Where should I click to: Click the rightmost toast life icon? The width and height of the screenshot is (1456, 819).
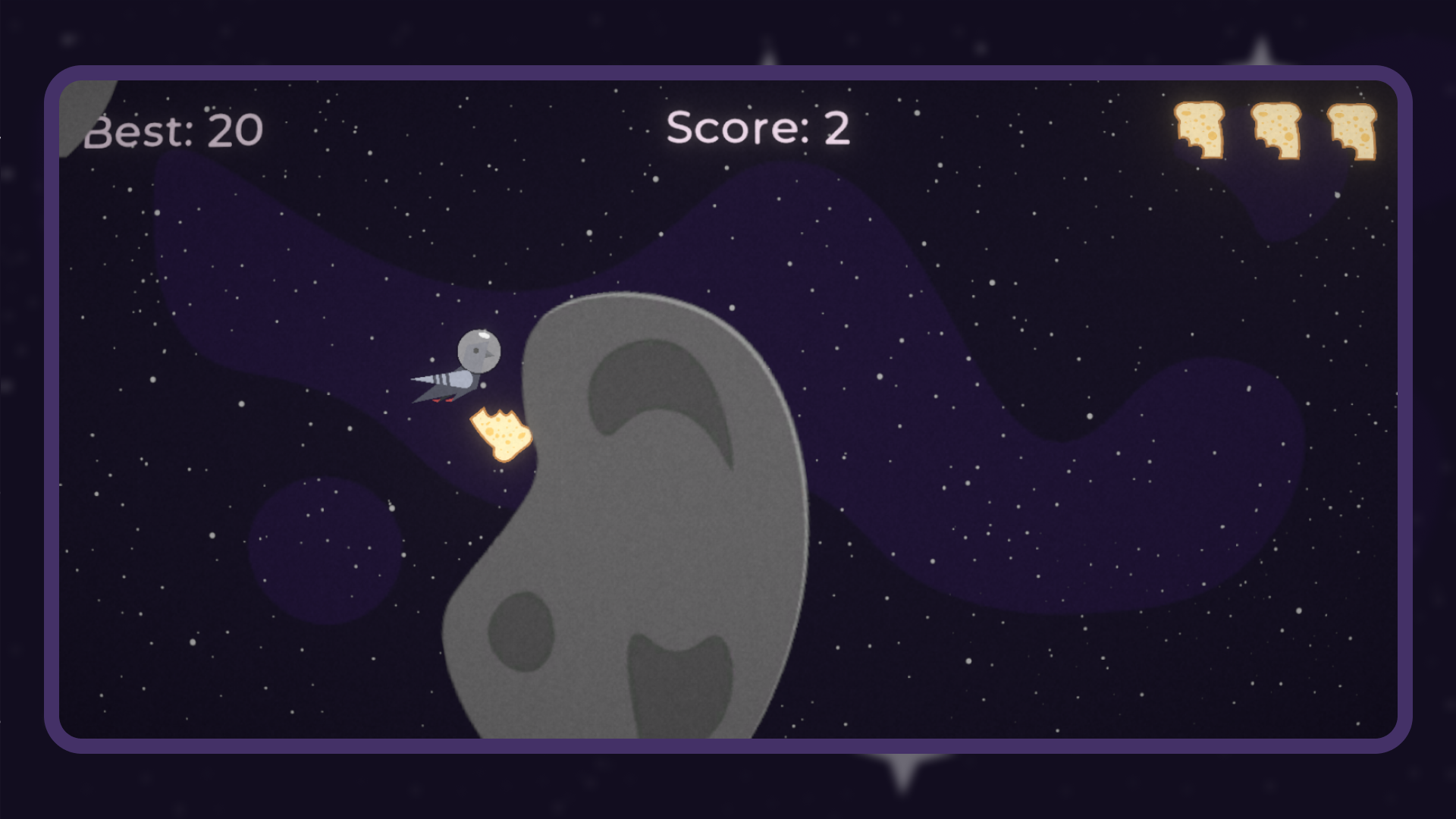pyautogui.click(x=1354, y=131)
